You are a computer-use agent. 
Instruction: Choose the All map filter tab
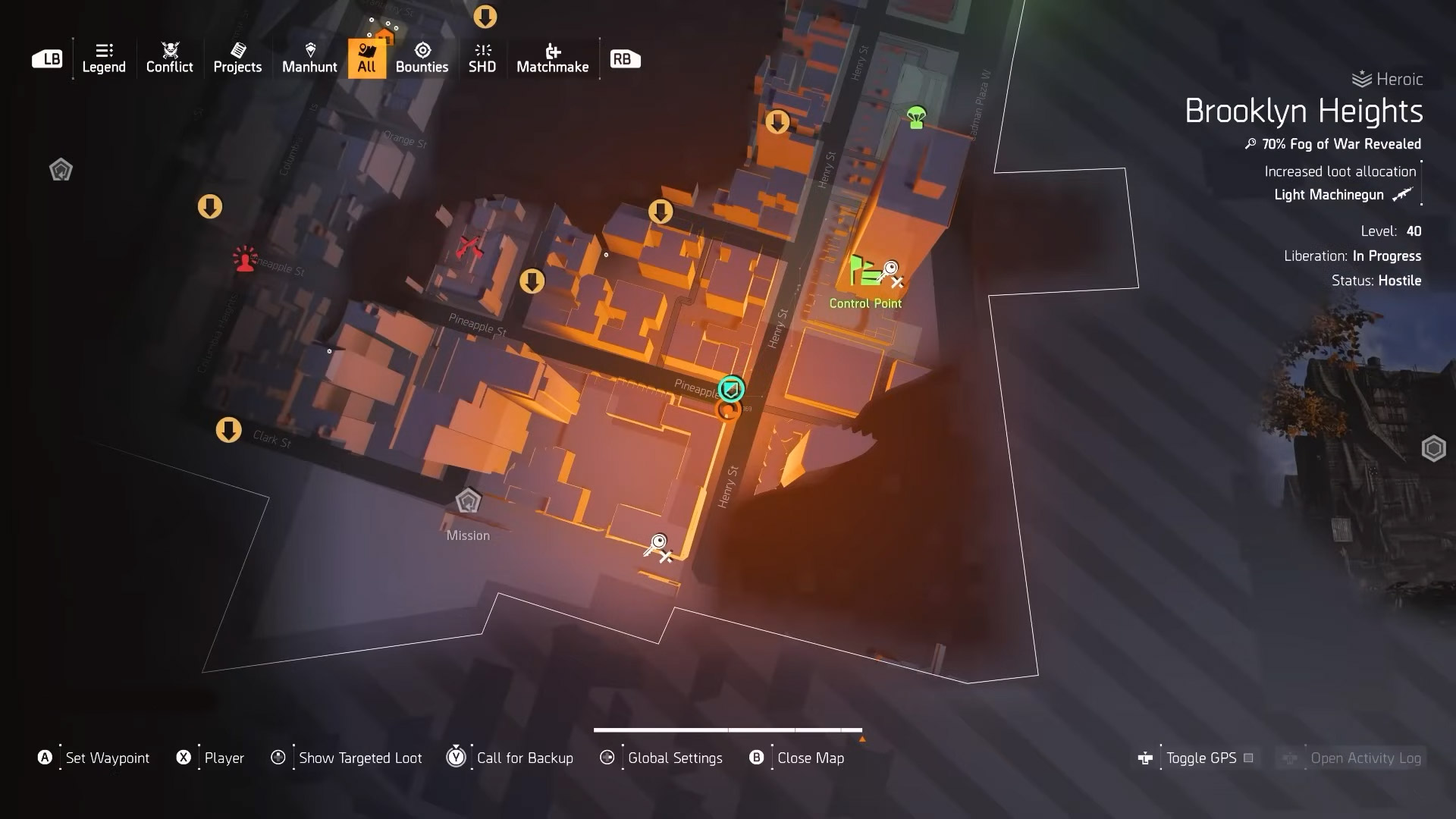[366, 58]
